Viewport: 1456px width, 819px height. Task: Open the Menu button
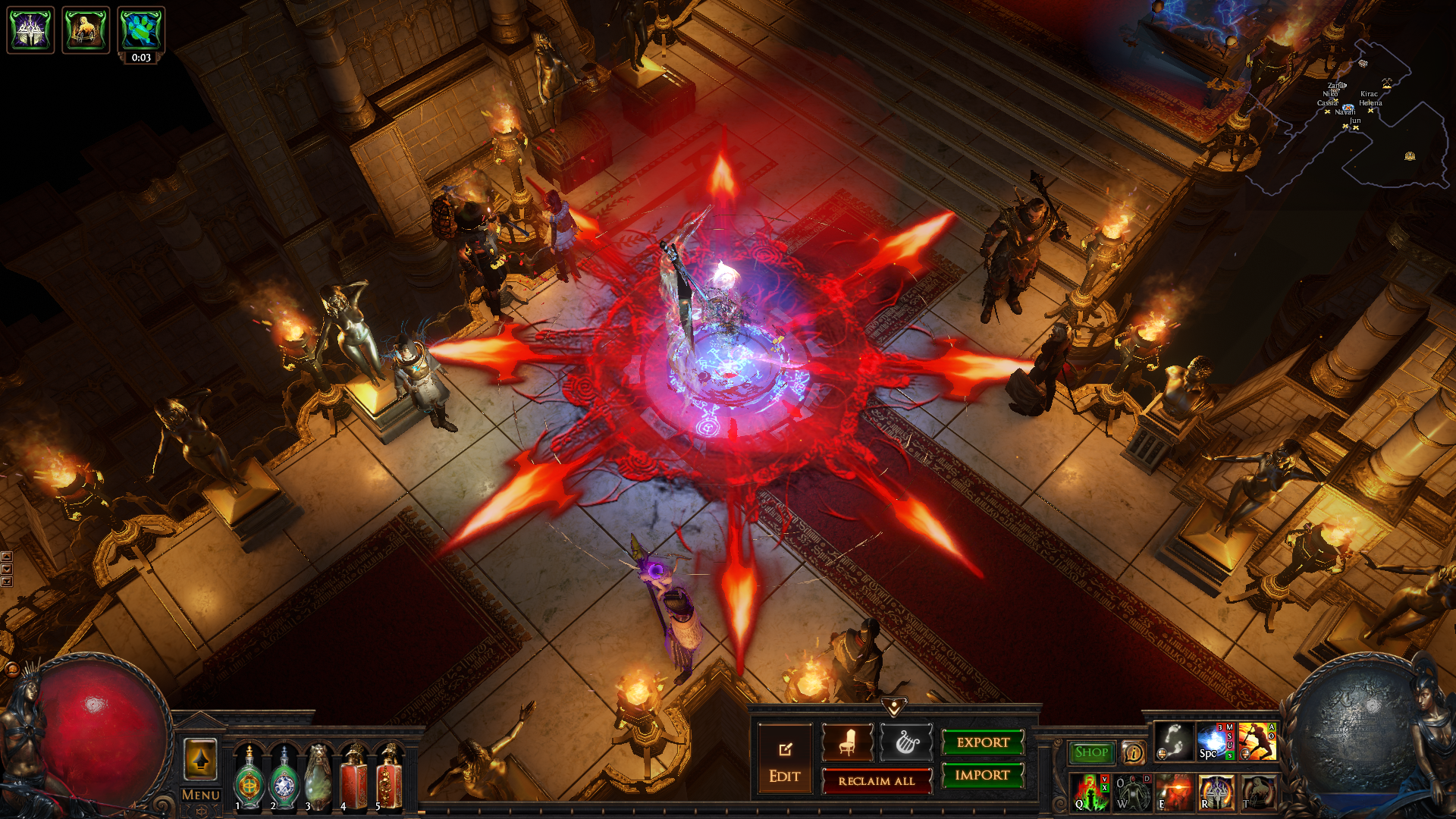201,795
